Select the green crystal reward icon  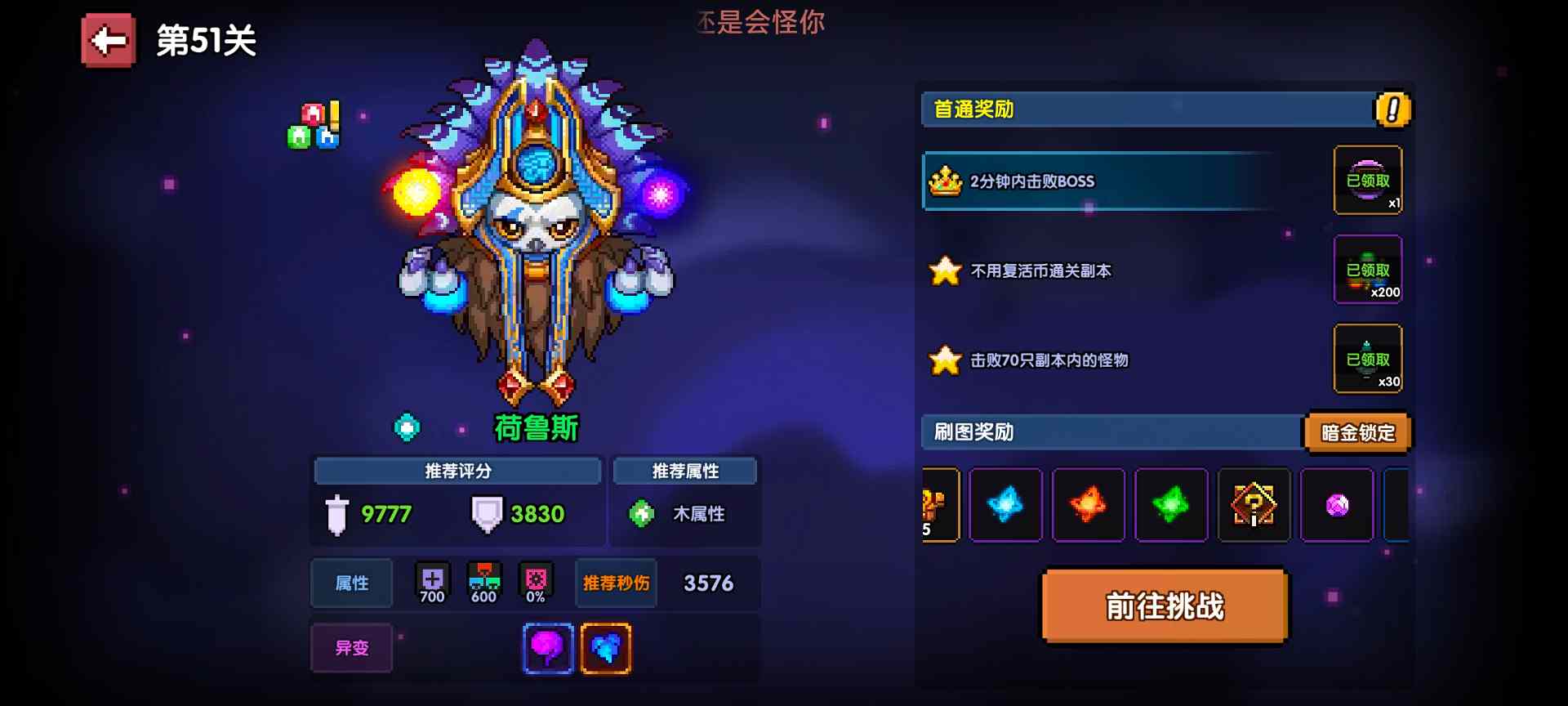click(x=1171, y=505)
